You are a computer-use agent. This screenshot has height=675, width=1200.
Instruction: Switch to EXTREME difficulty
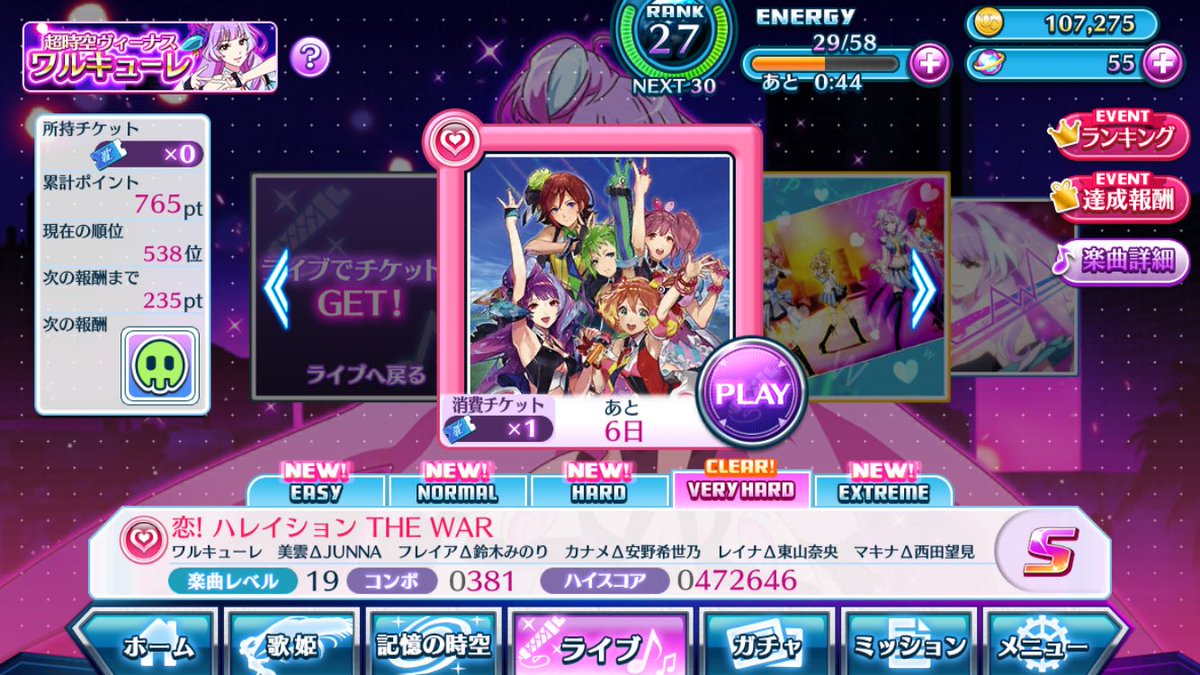[x=884, y=490]
